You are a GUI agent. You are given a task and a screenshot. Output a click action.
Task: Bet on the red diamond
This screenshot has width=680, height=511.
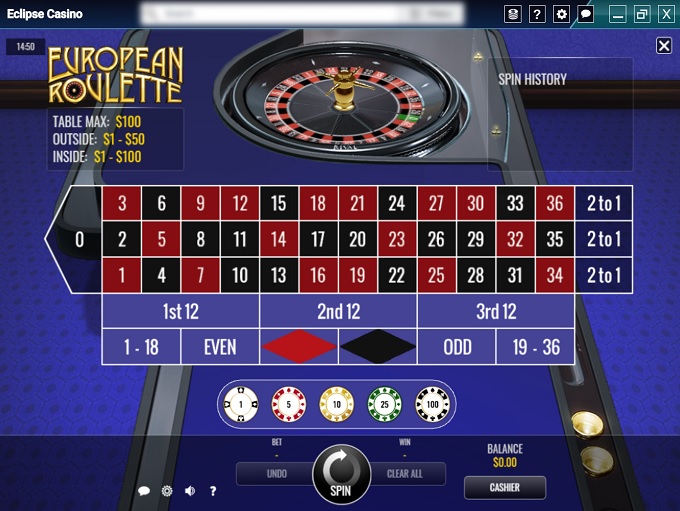[299, 346]
